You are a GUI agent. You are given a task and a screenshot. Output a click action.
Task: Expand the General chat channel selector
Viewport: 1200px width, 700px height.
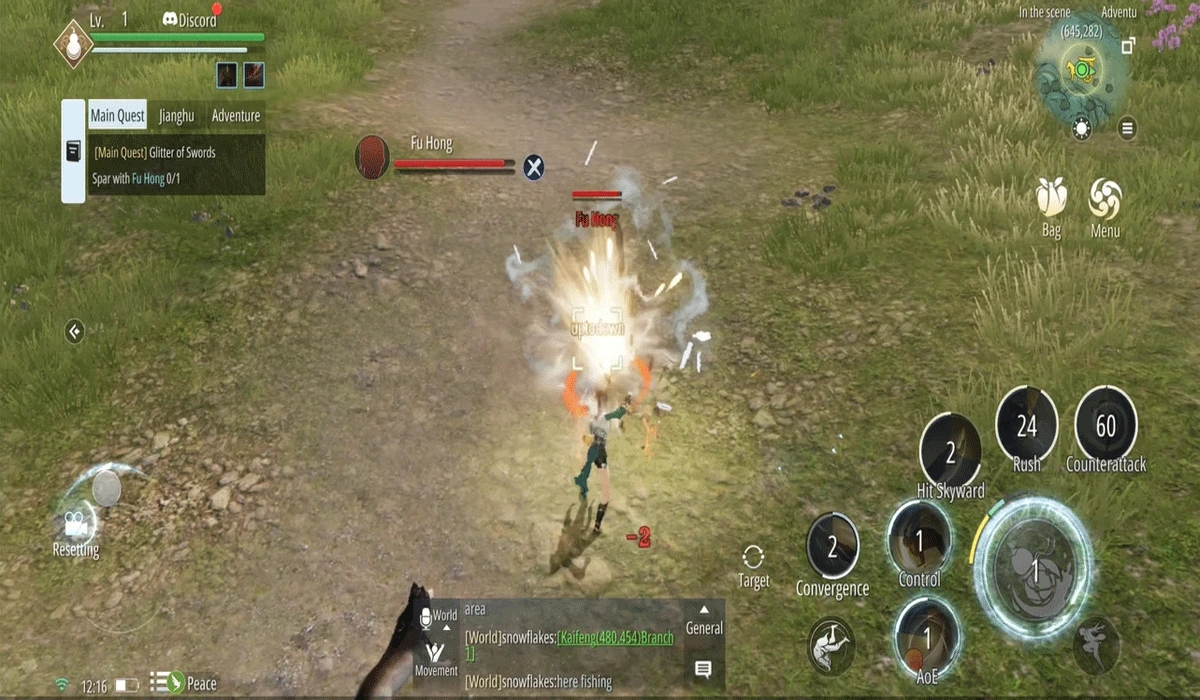[x=704, y=620]
